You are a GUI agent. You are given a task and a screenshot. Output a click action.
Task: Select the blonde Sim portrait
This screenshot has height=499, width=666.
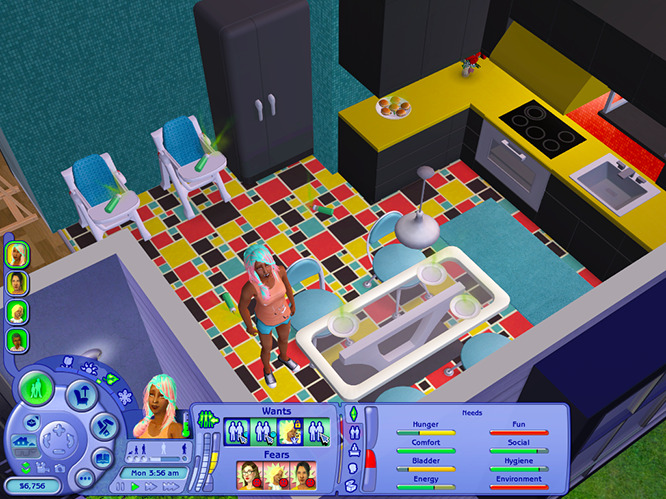click(x=17, y=312)
